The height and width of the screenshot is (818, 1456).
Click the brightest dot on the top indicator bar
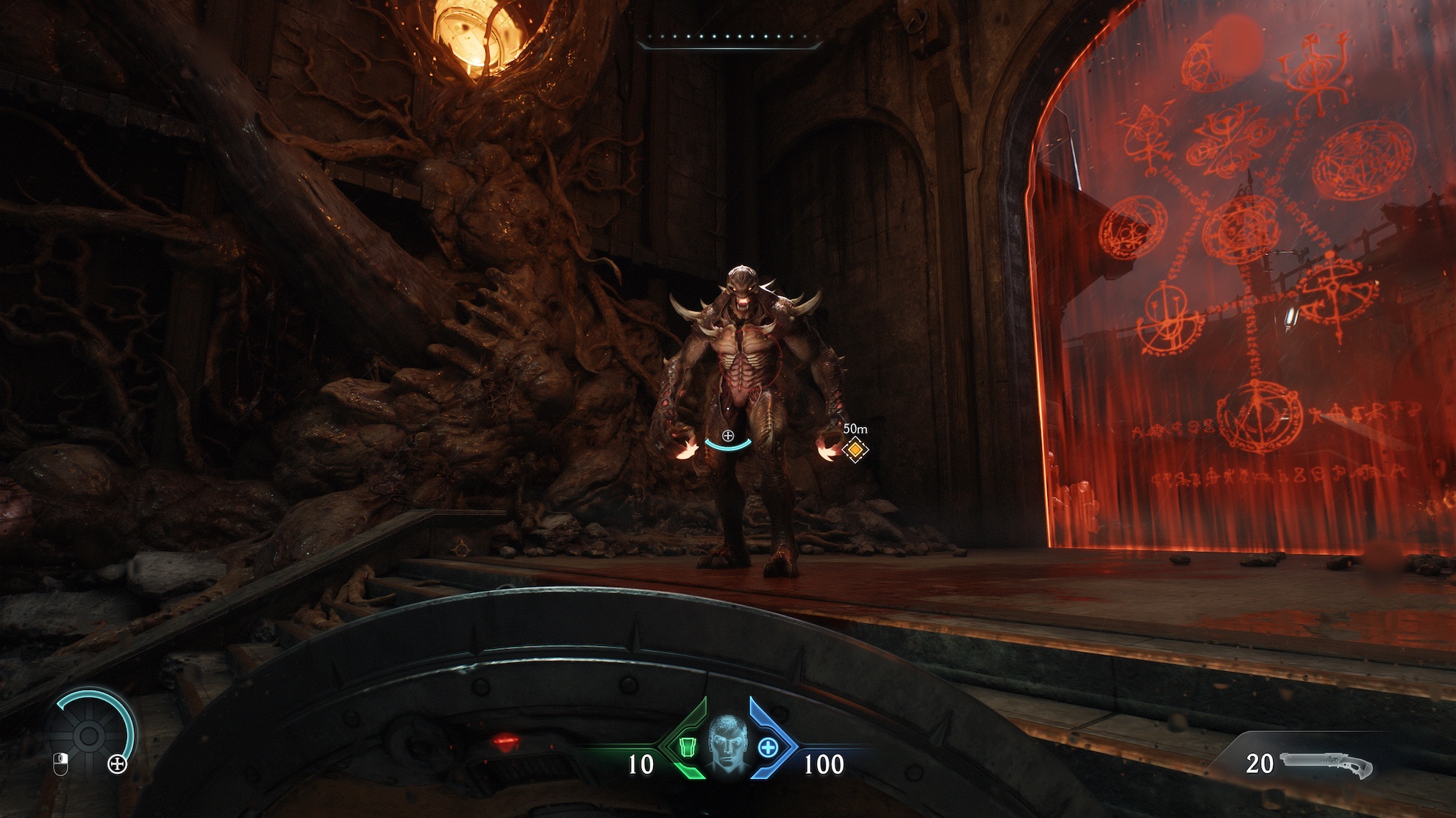pos(700,36)
